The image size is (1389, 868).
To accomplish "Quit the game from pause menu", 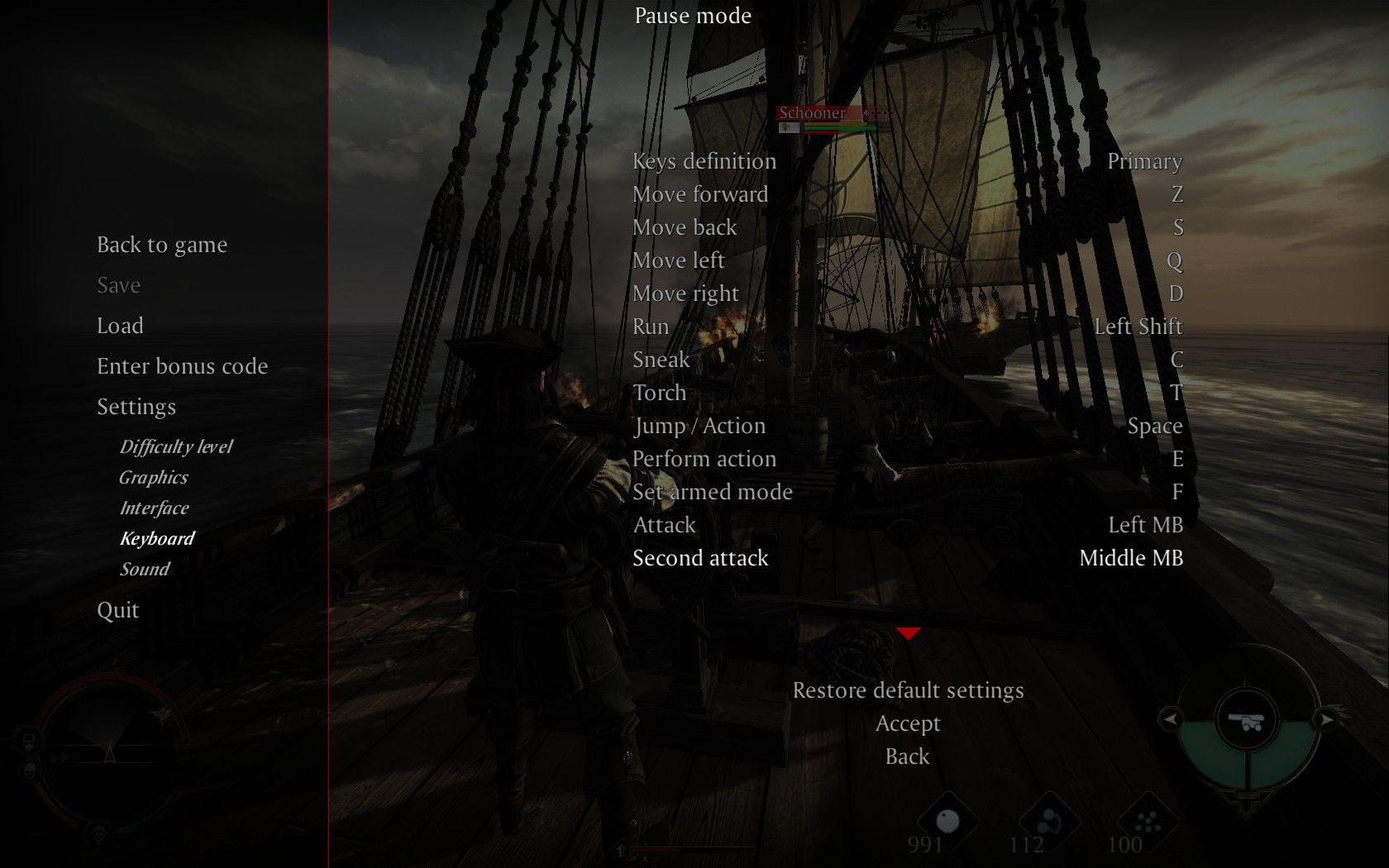I will coord(118,610).
